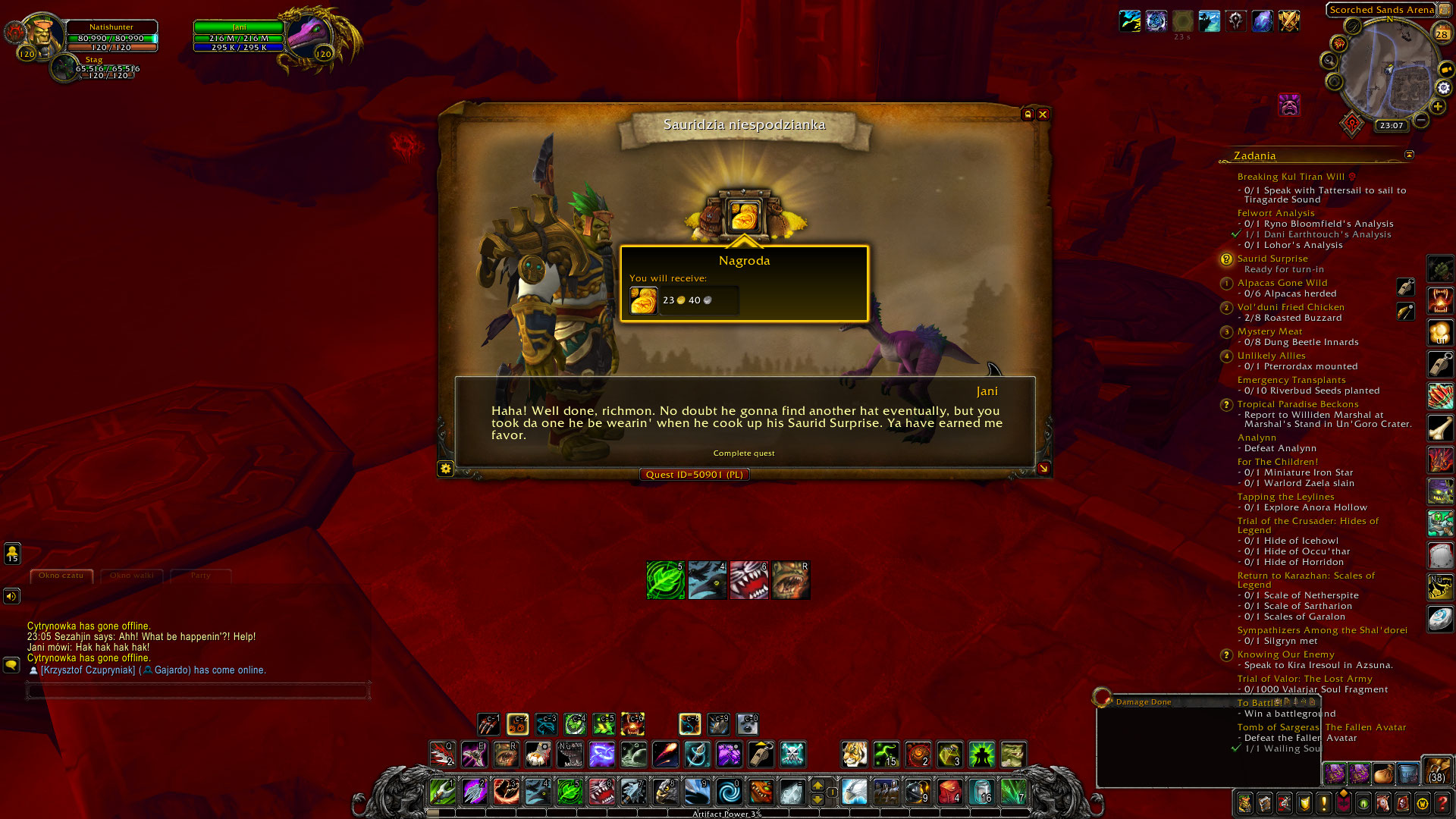Open the backpack with 38 free slots
The height and width of the screenshot is (819, 1456).
1439,775
